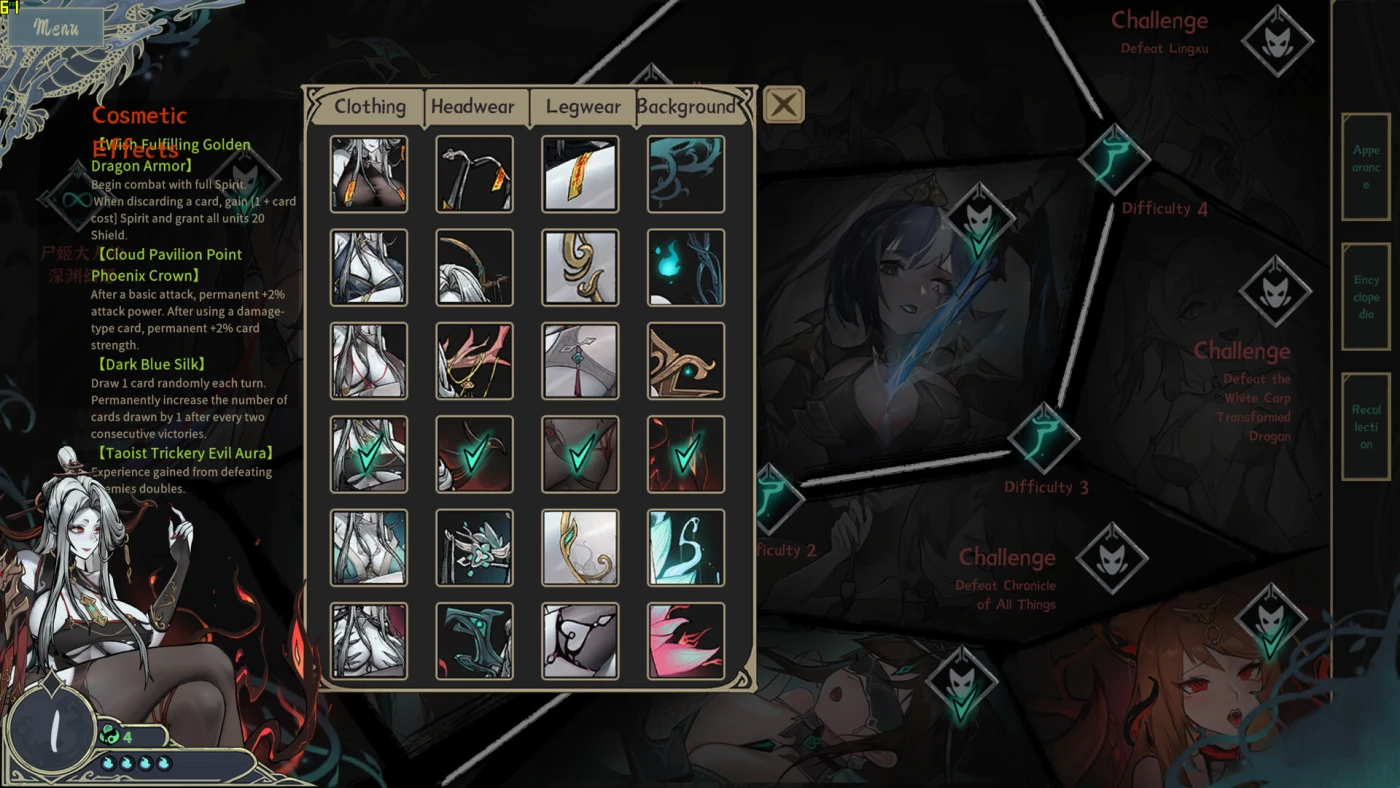Select the Difficulty 3 node

[x=1044, y=438]
